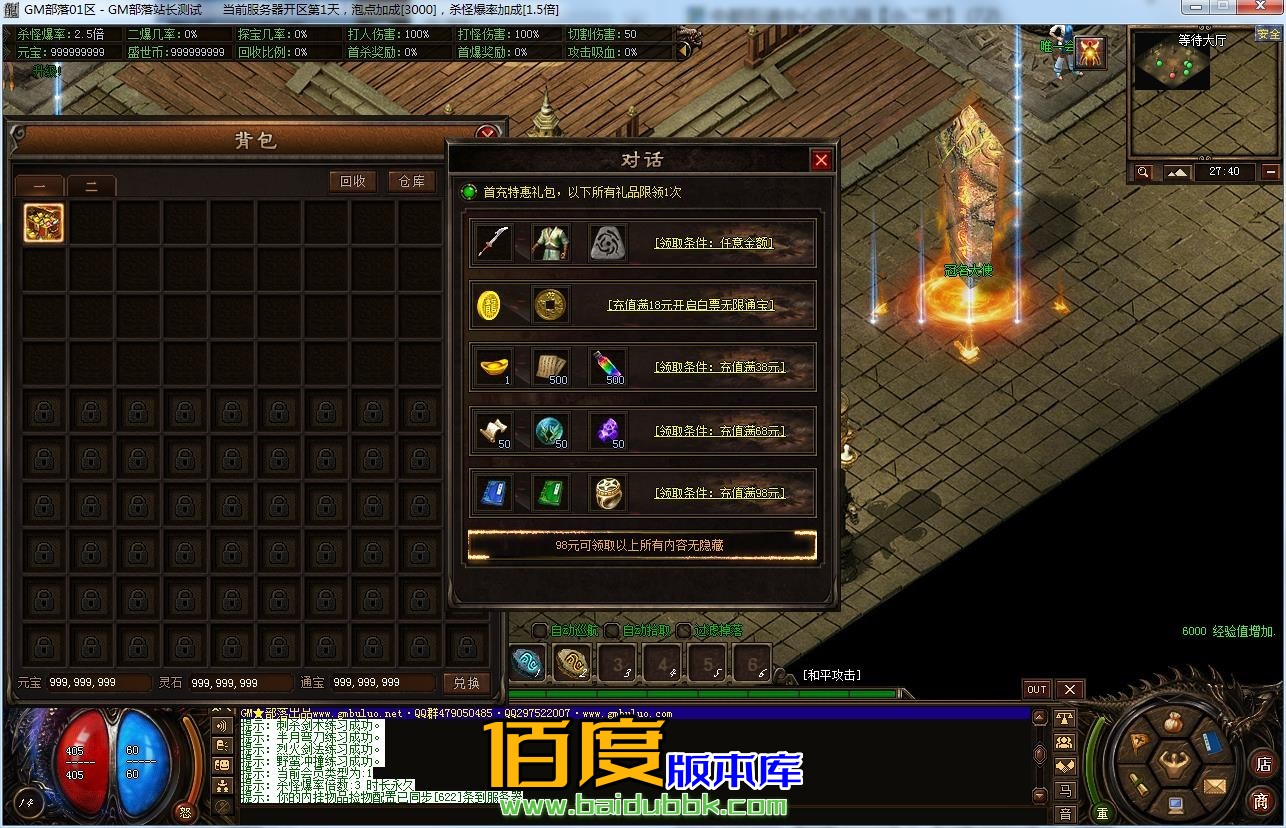Collapse the sidebar with the down arrow
The image size is (1286, 828).
tap(1039, 794)
